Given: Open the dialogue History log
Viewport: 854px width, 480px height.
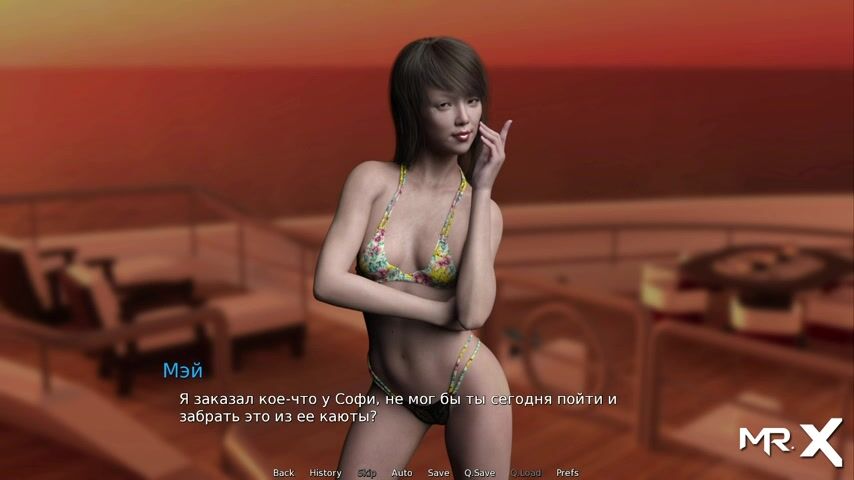Looking at the screenshot, I should tap(325, 473).
